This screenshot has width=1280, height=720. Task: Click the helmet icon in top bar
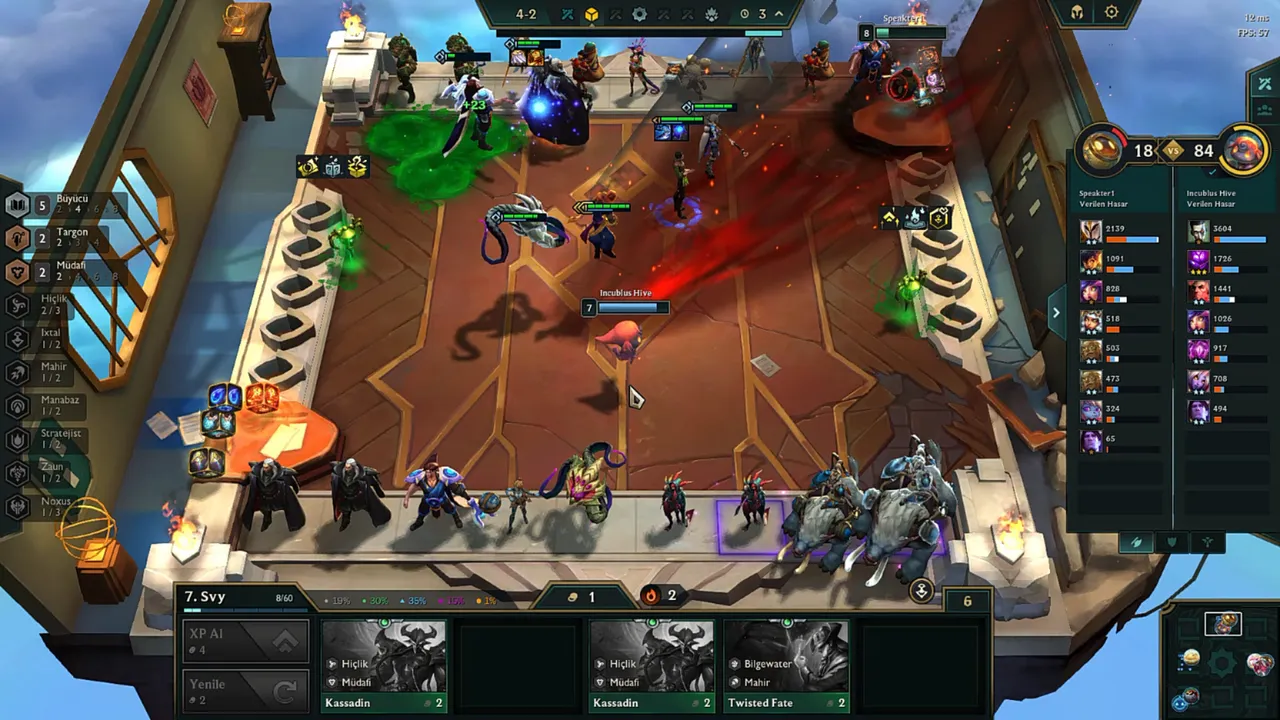coord(1077,13)
